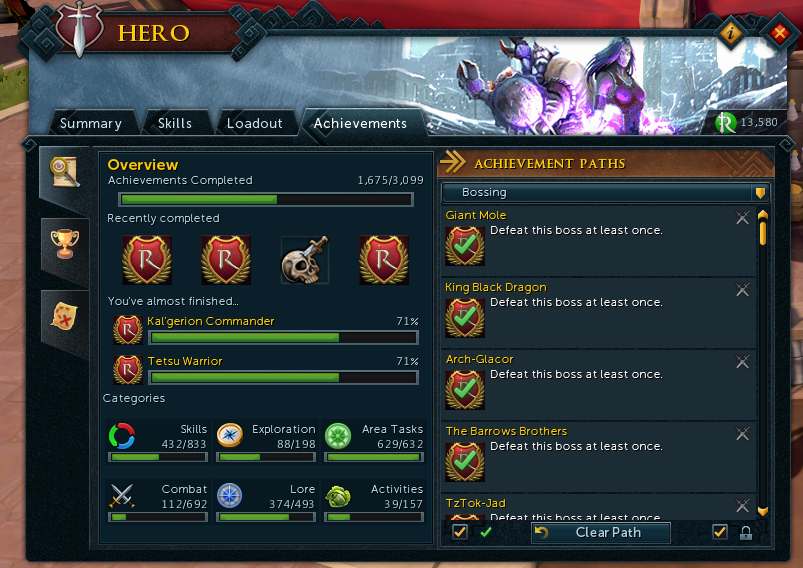Click the skull and sword recent achievement
Viewport: 803px width, 568px height.
(305, 261)
